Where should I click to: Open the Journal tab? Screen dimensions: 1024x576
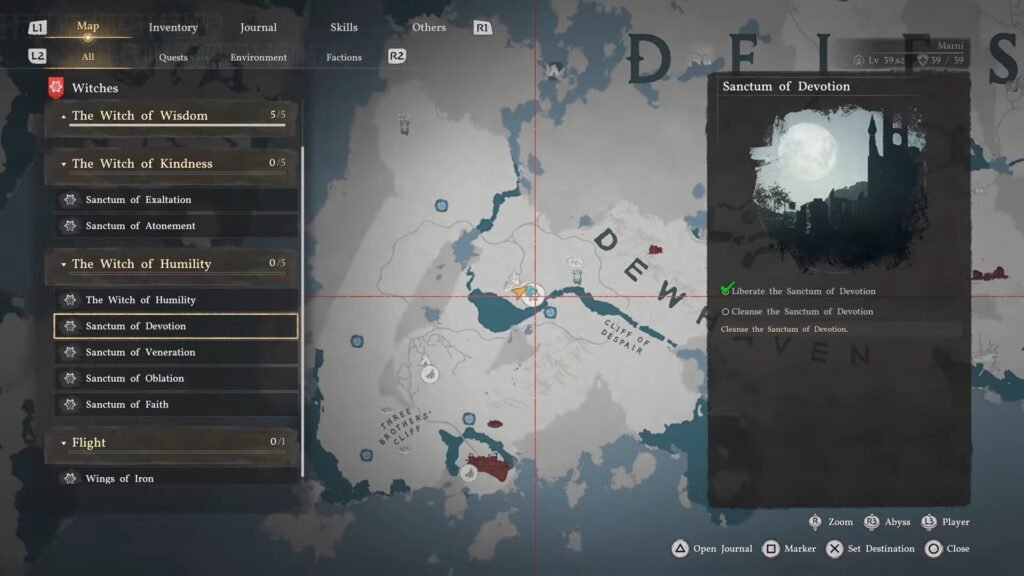click(x=258, y=27)
